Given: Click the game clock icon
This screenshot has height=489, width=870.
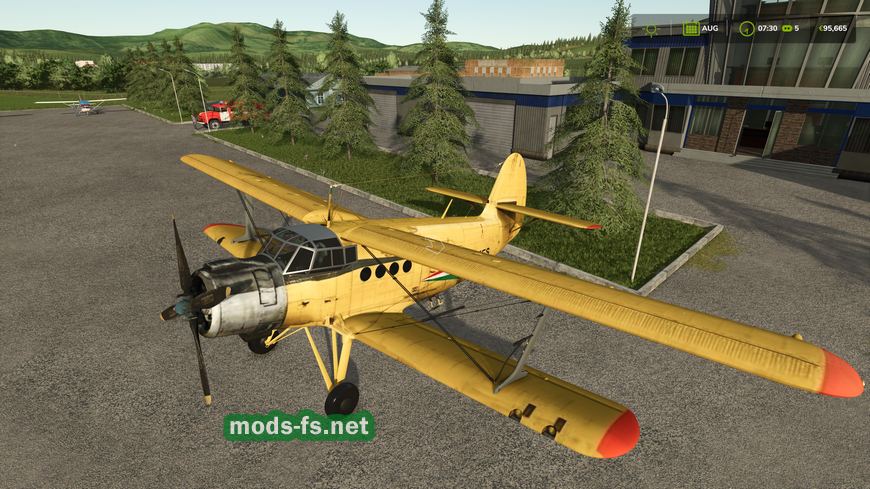Looking at the screenshot, I should (746, 28).
